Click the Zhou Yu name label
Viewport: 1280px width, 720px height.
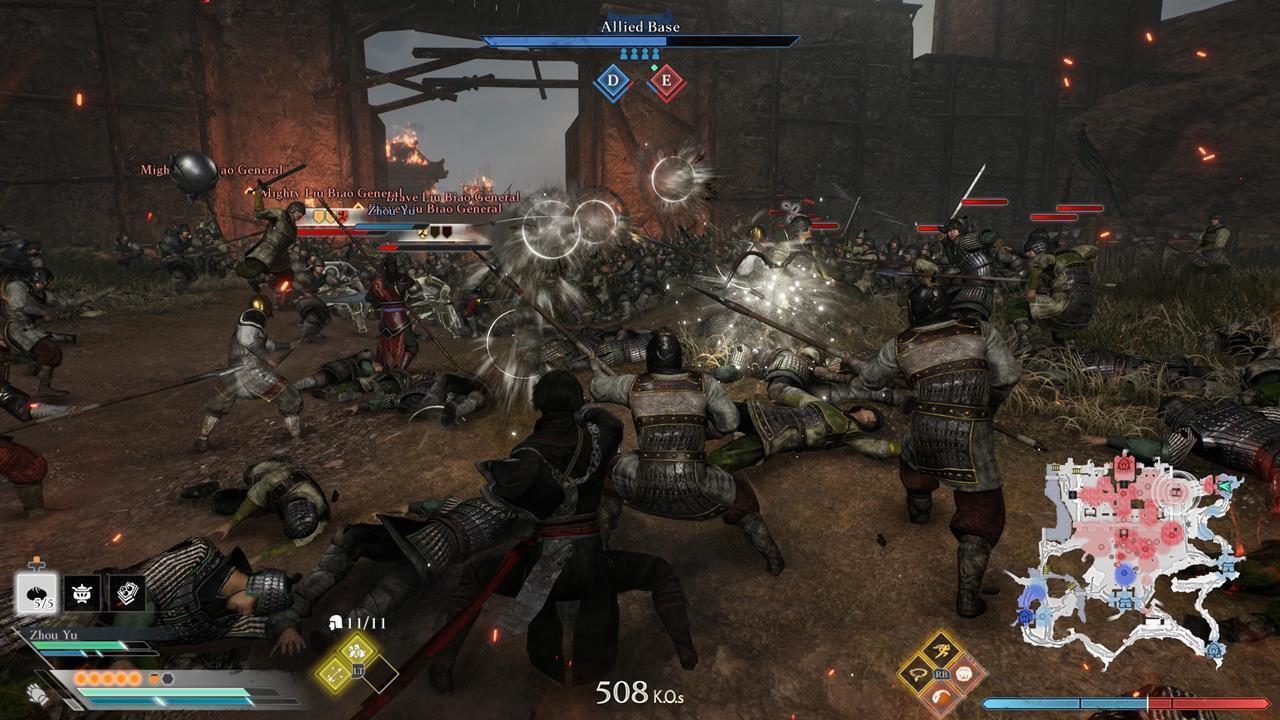[54, 633]
